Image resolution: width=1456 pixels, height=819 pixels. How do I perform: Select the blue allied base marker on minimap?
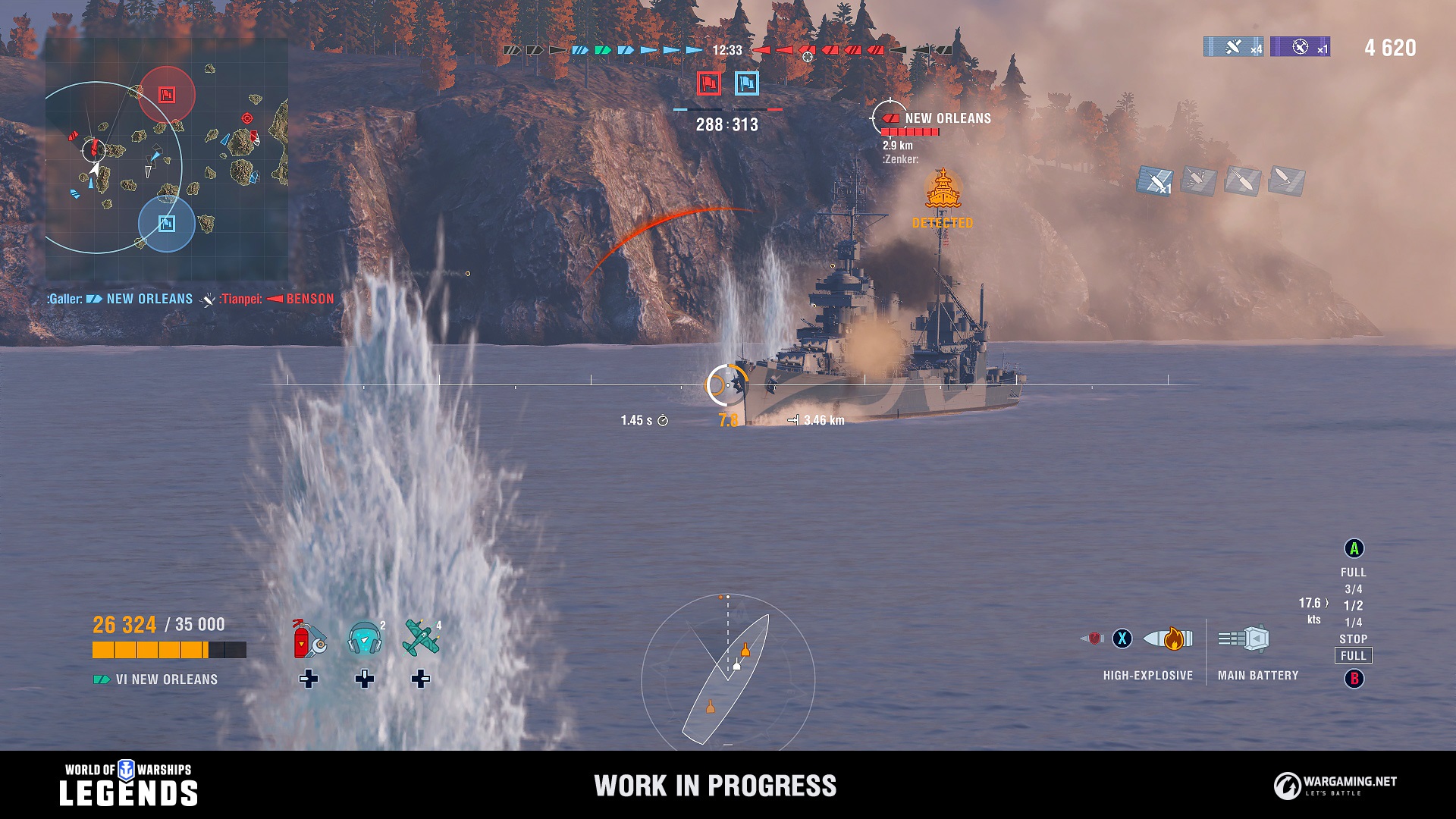coord(167,224)
